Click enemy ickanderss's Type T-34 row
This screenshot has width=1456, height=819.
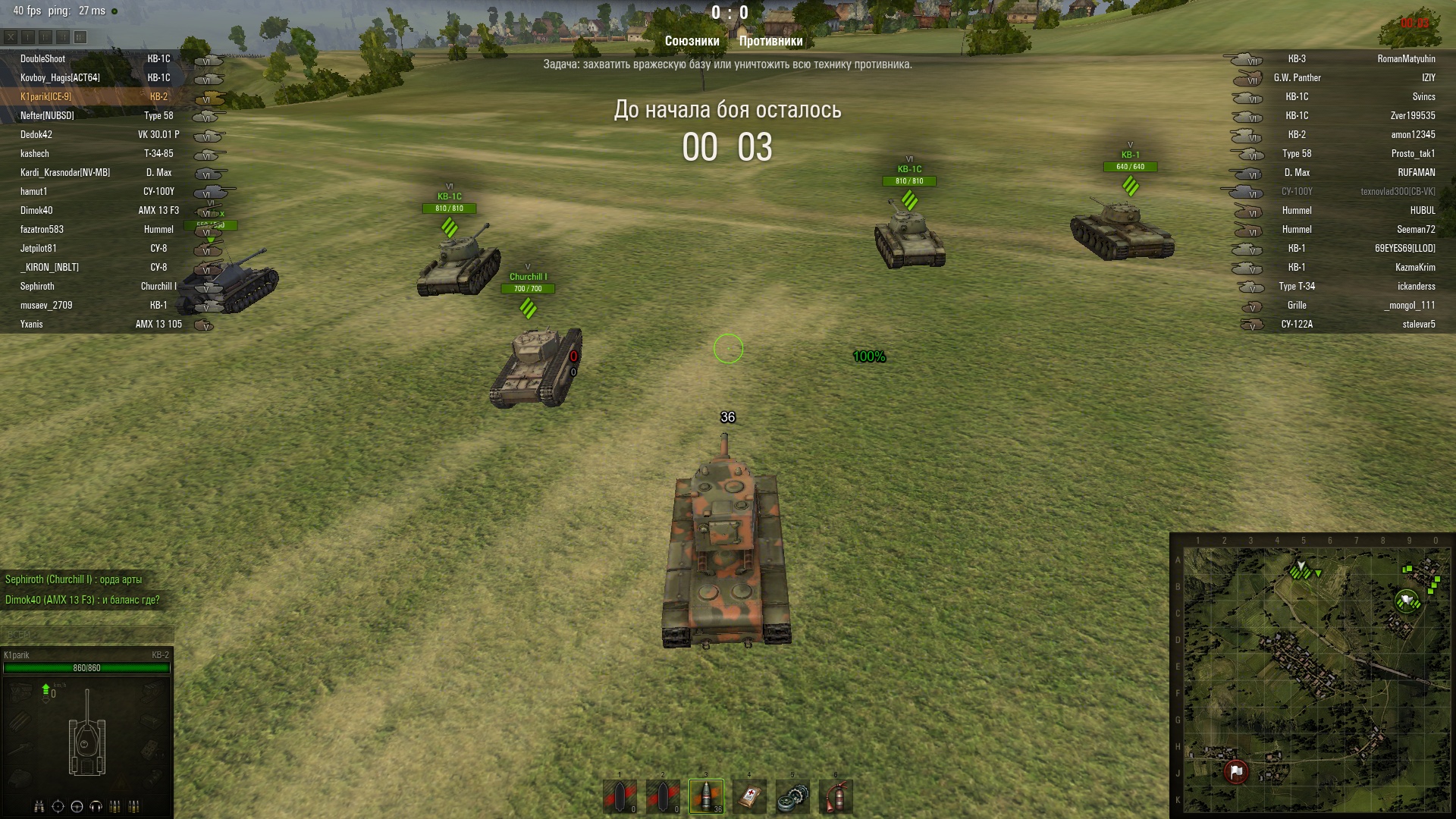[1416, 286]
